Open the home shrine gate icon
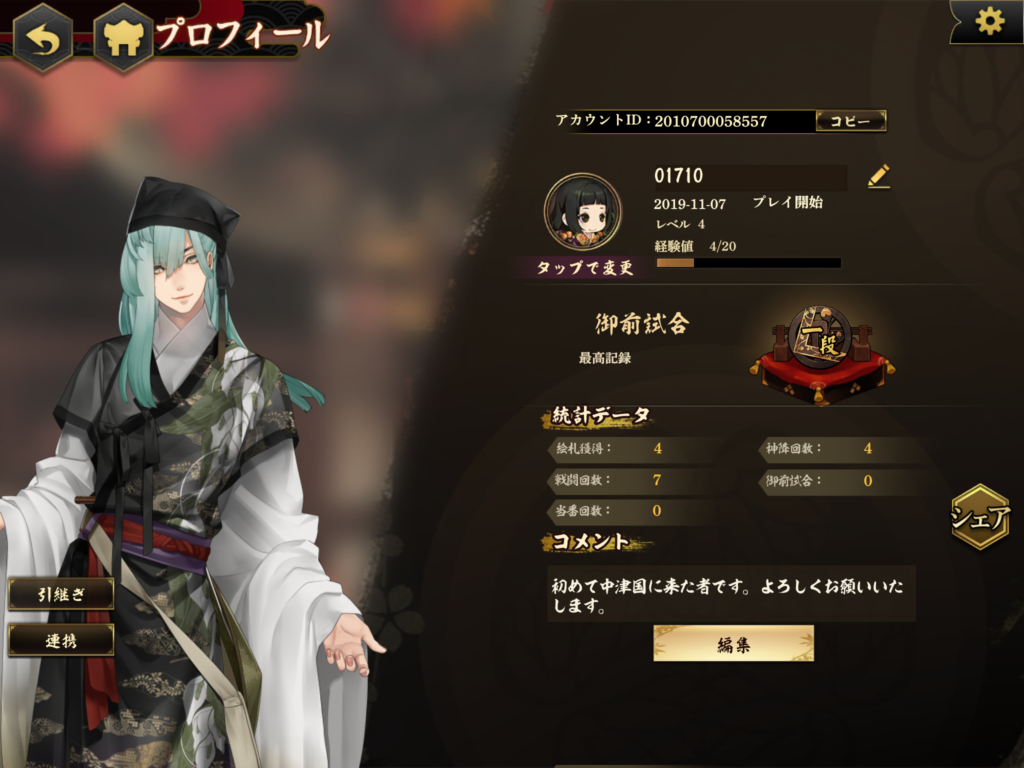 coord(122,38)
